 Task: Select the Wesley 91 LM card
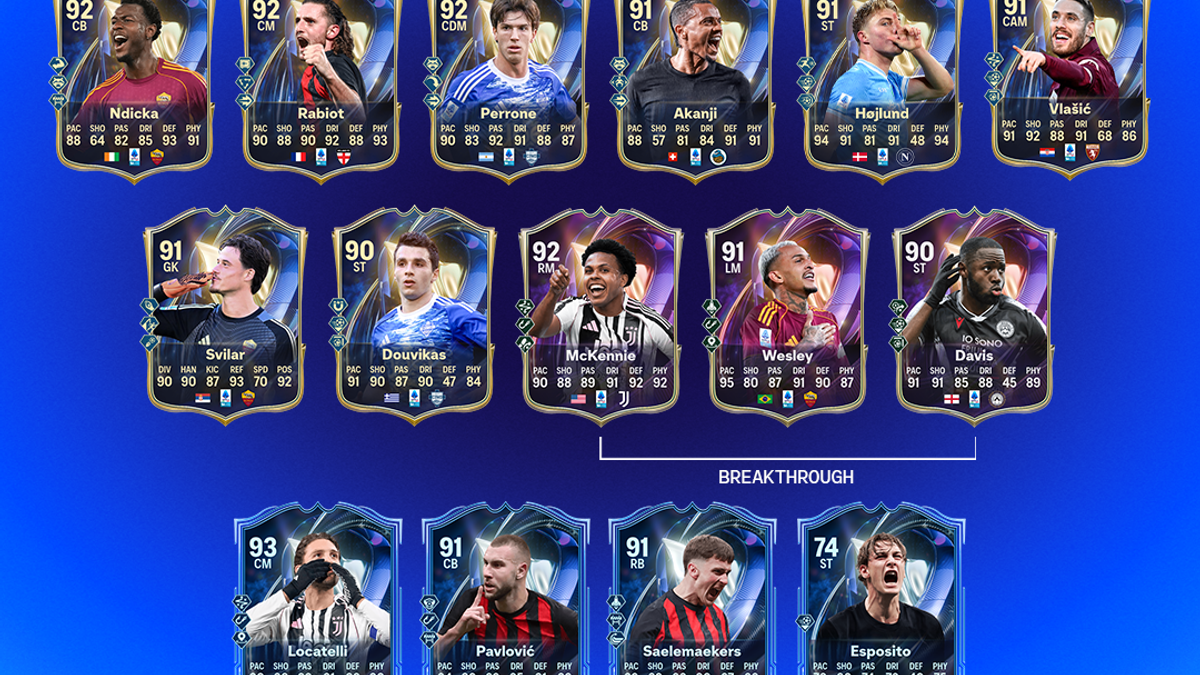tap(787, 310)
